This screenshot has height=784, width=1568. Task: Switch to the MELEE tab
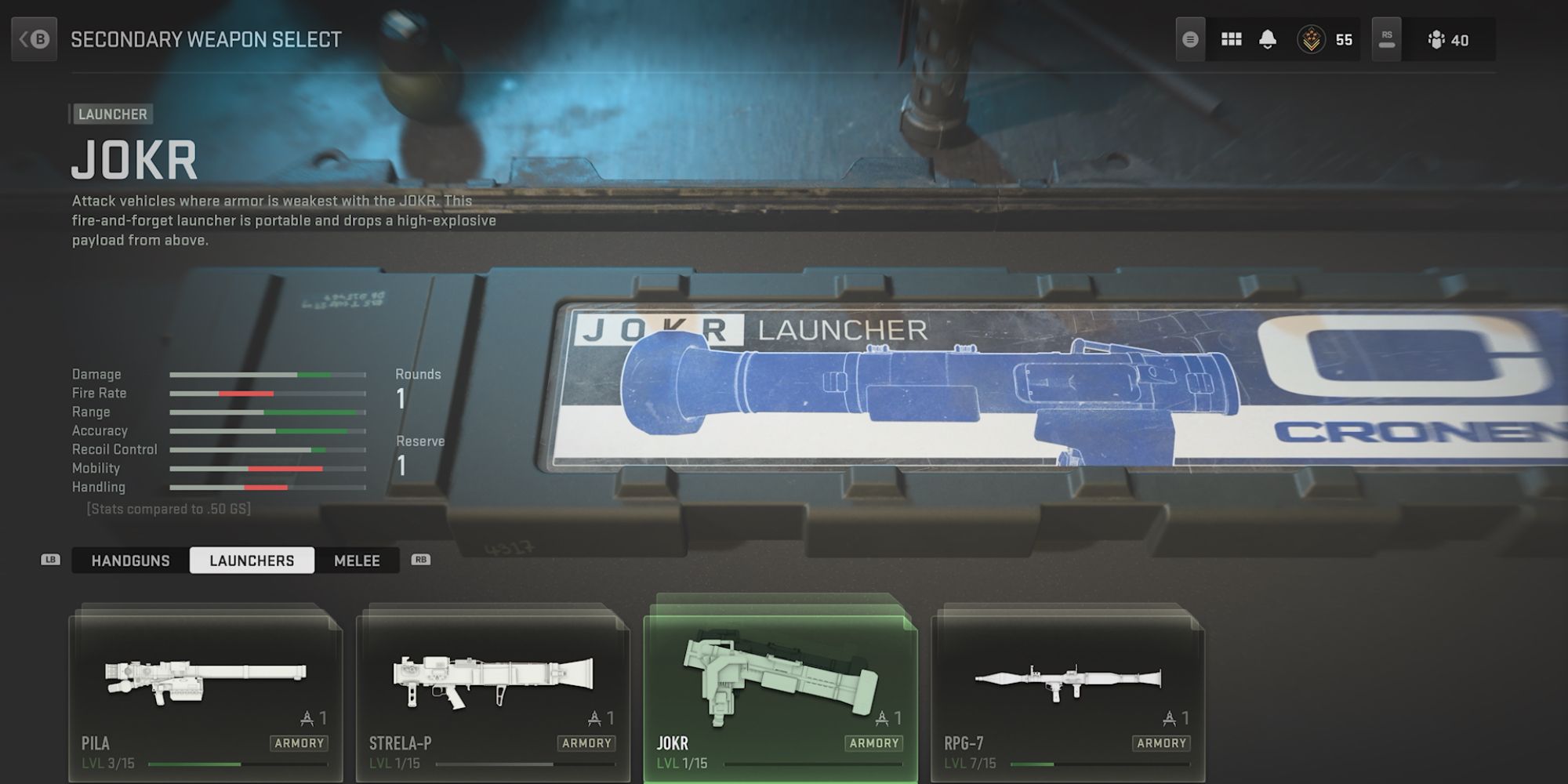pos(357,561)
